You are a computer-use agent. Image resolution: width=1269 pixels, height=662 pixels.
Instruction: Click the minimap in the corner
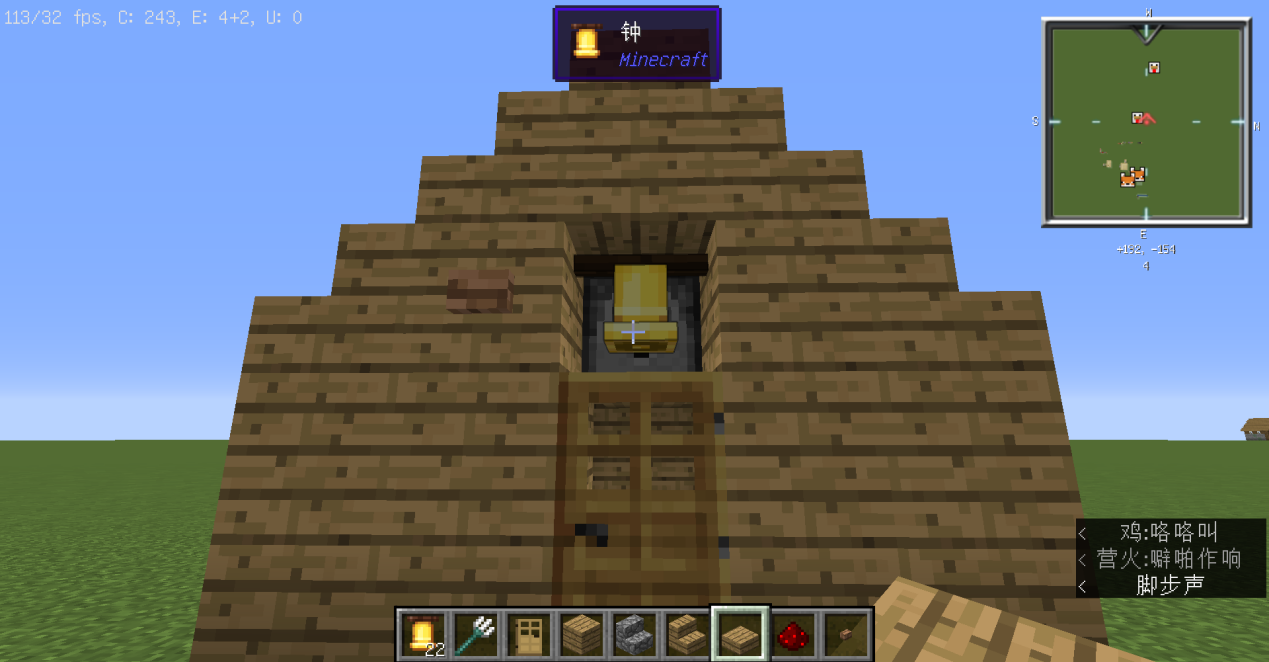point(1146,121)
